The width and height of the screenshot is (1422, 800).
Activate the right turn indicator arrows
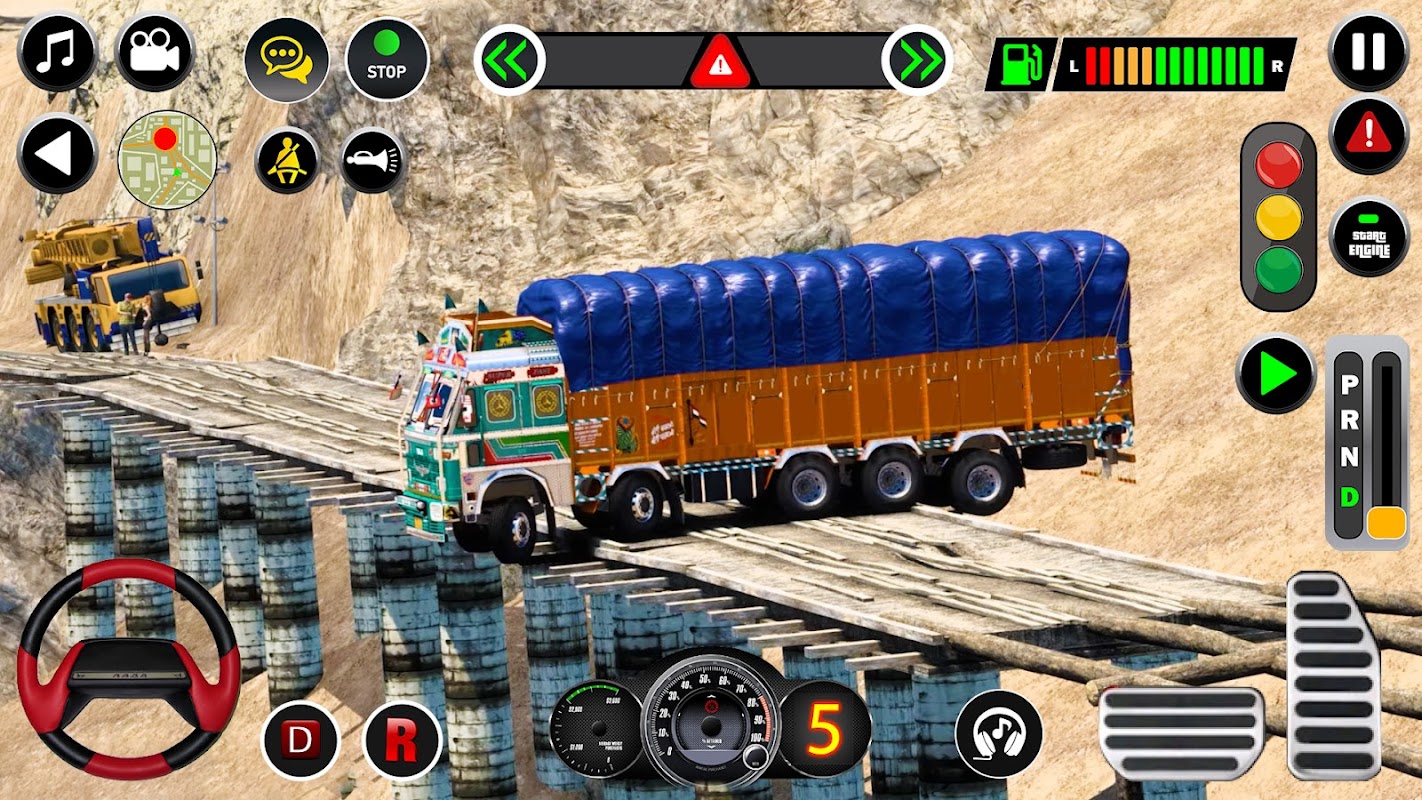pos(917,60)
